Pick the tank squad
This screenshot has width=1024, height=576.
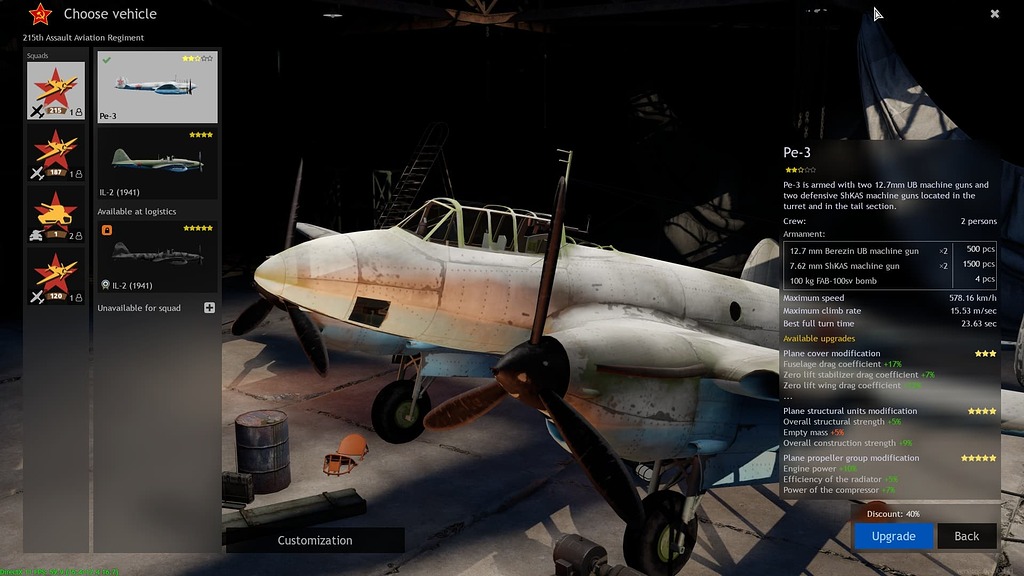(x=56, y=215)
